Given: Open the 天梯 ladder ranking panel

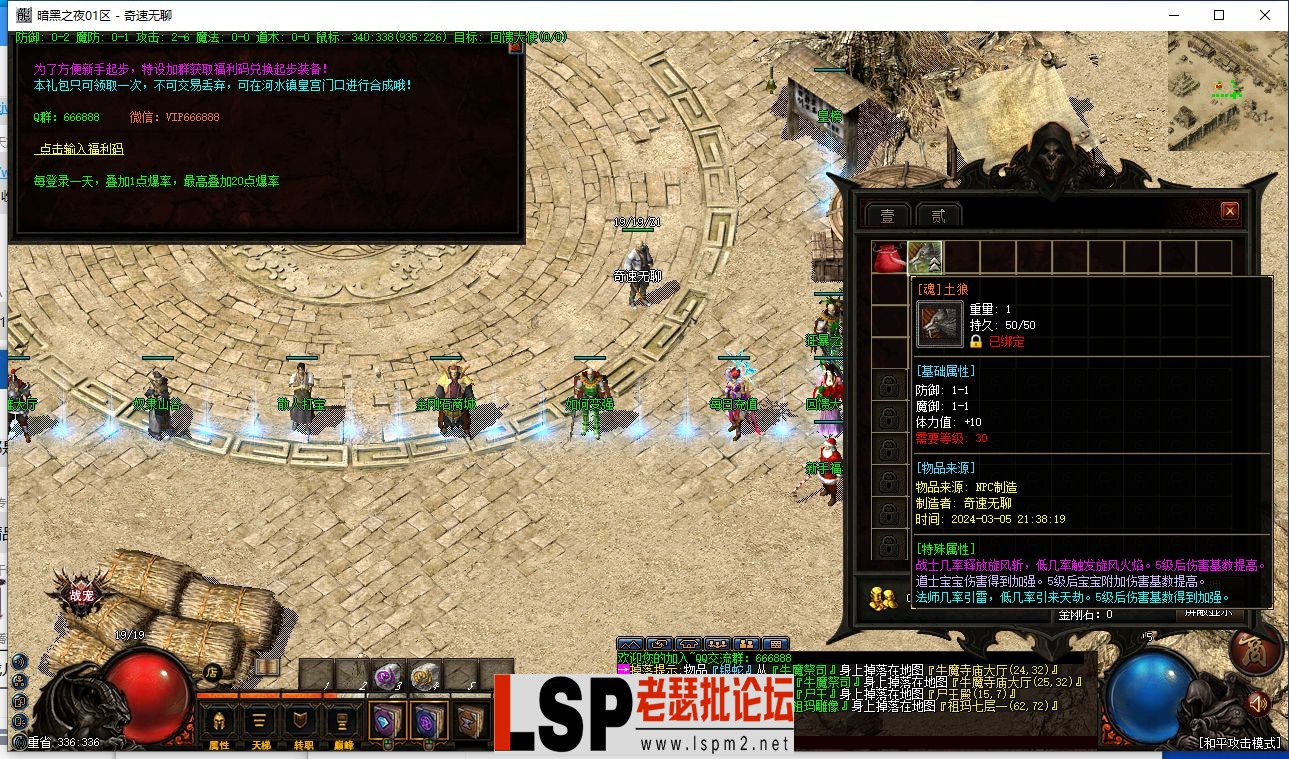Looking at the screenshot, I should [x=260, y=722].
